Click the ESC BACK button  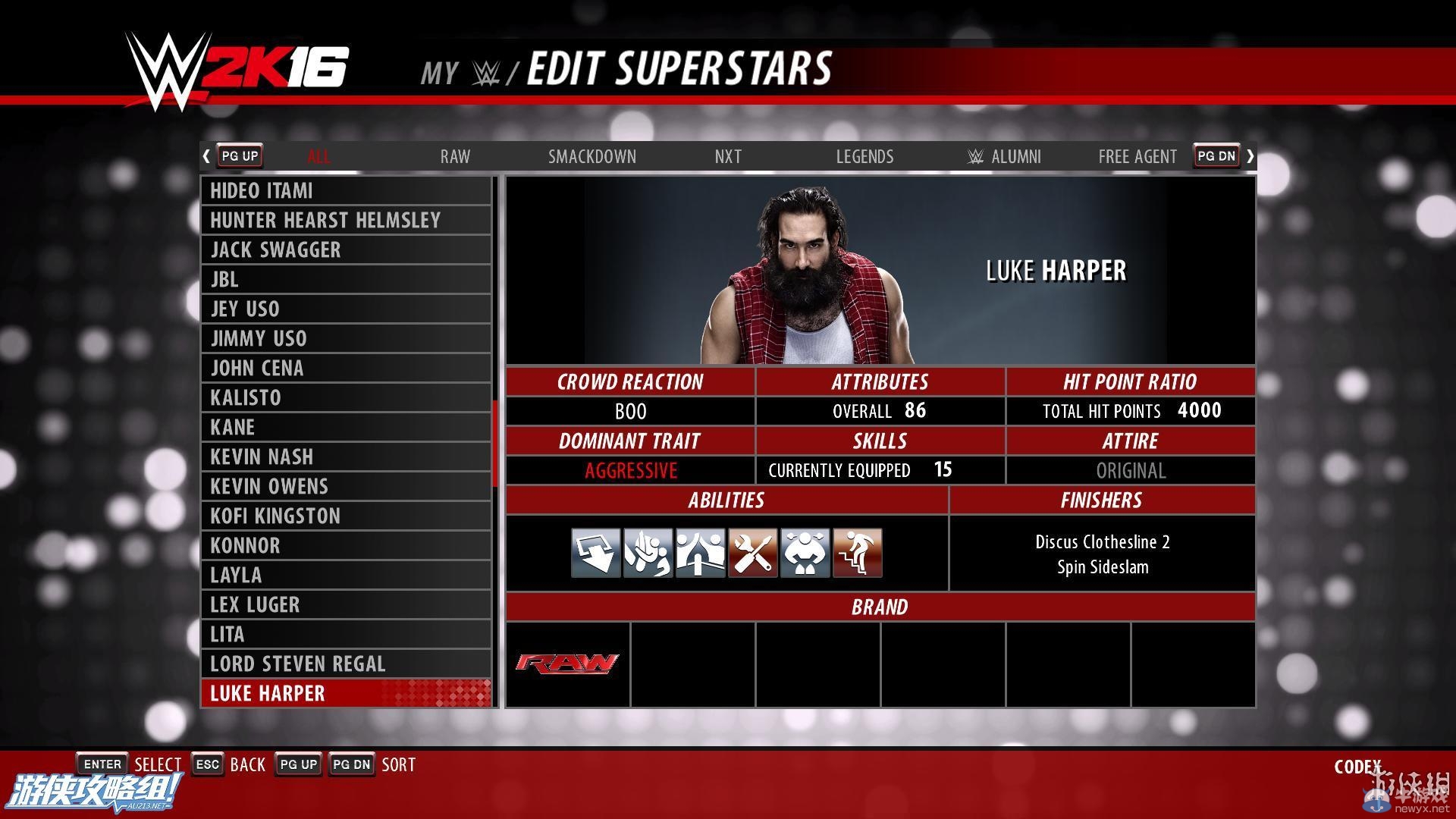pyautogui.click(x=207, y=764)
